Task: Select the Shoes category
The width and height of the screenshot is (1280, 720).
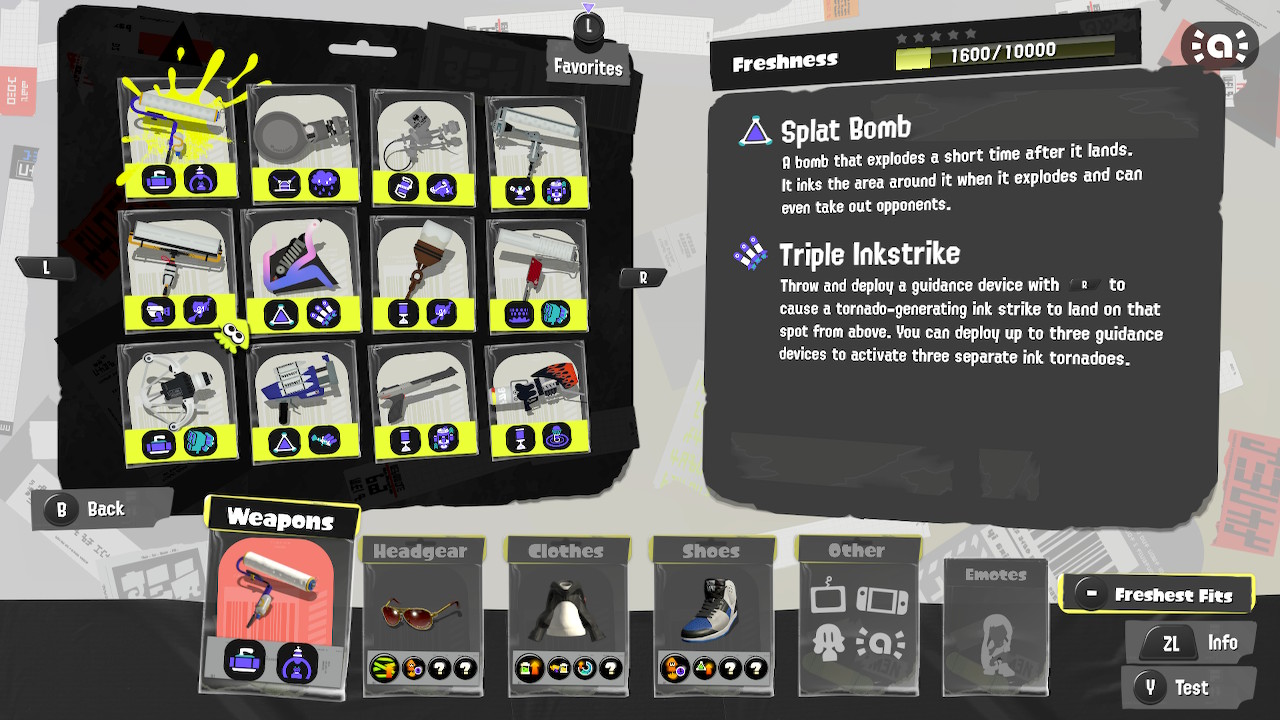Action: [x=712, y=549]
